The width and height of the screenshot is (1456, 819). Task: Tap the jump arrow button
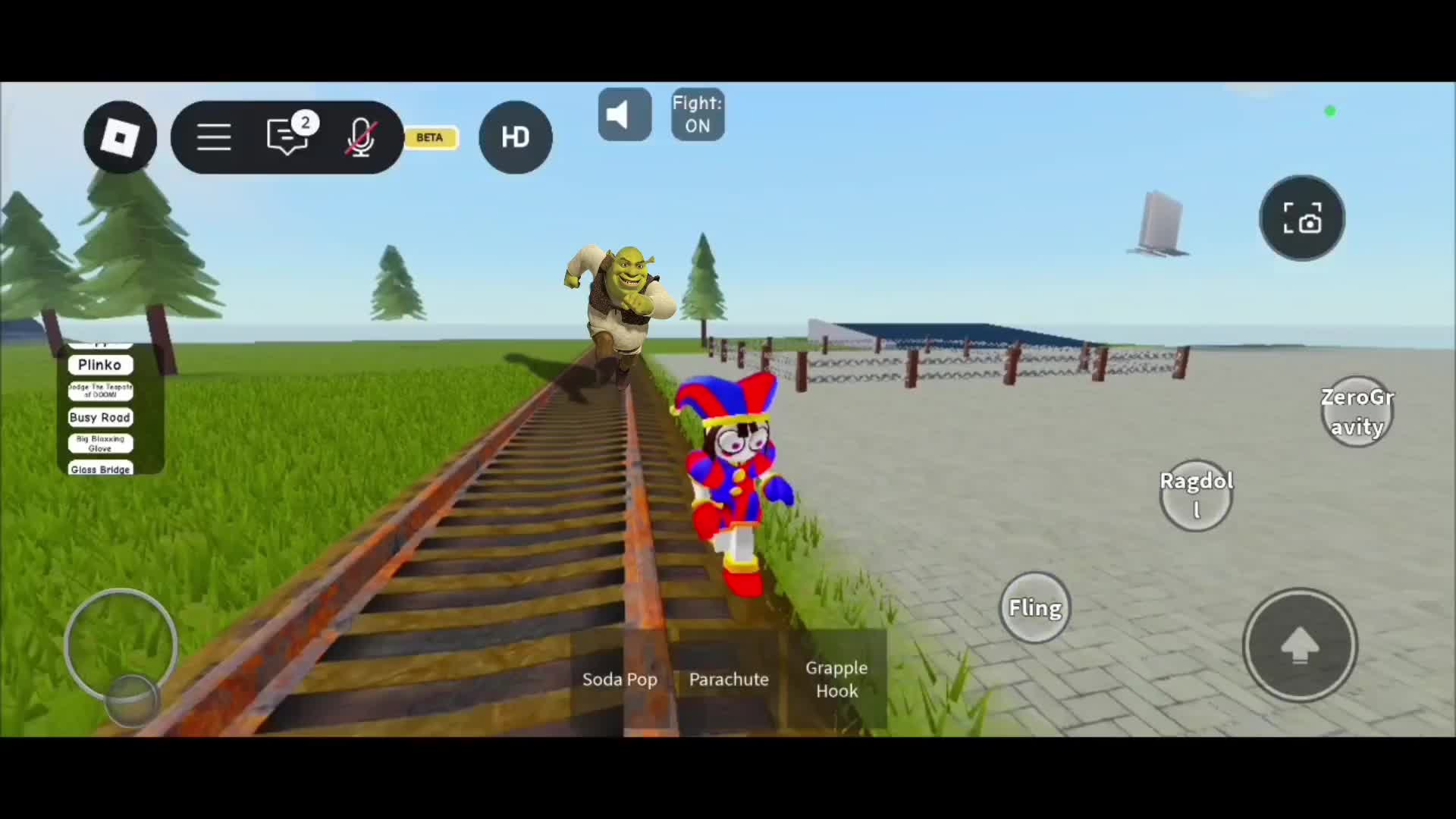pos(1300,645)
